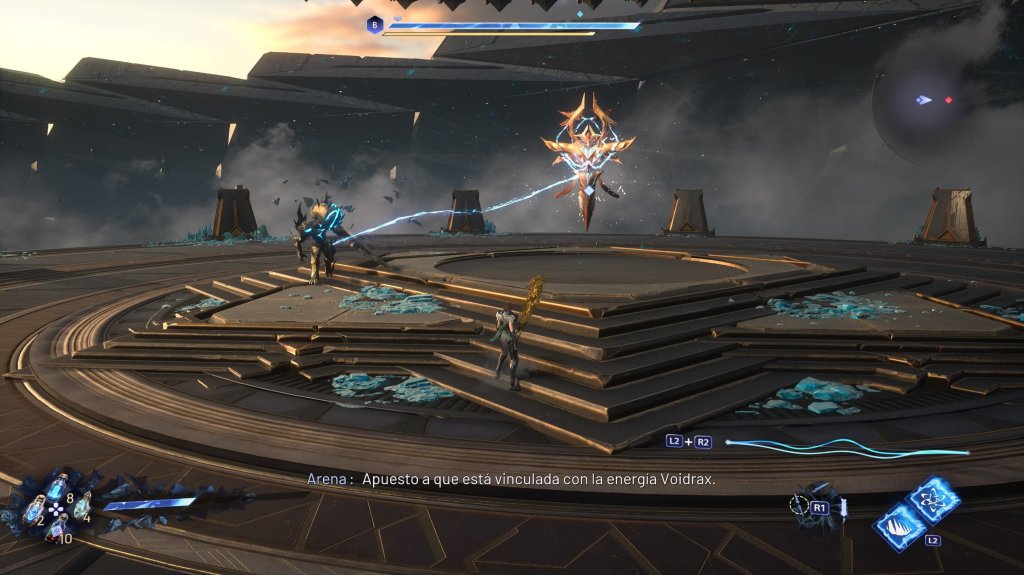Select the bottom potion with 10 charges
Image resolution: width=1024 pixels, height=575 pixels.
coord(57,530)
